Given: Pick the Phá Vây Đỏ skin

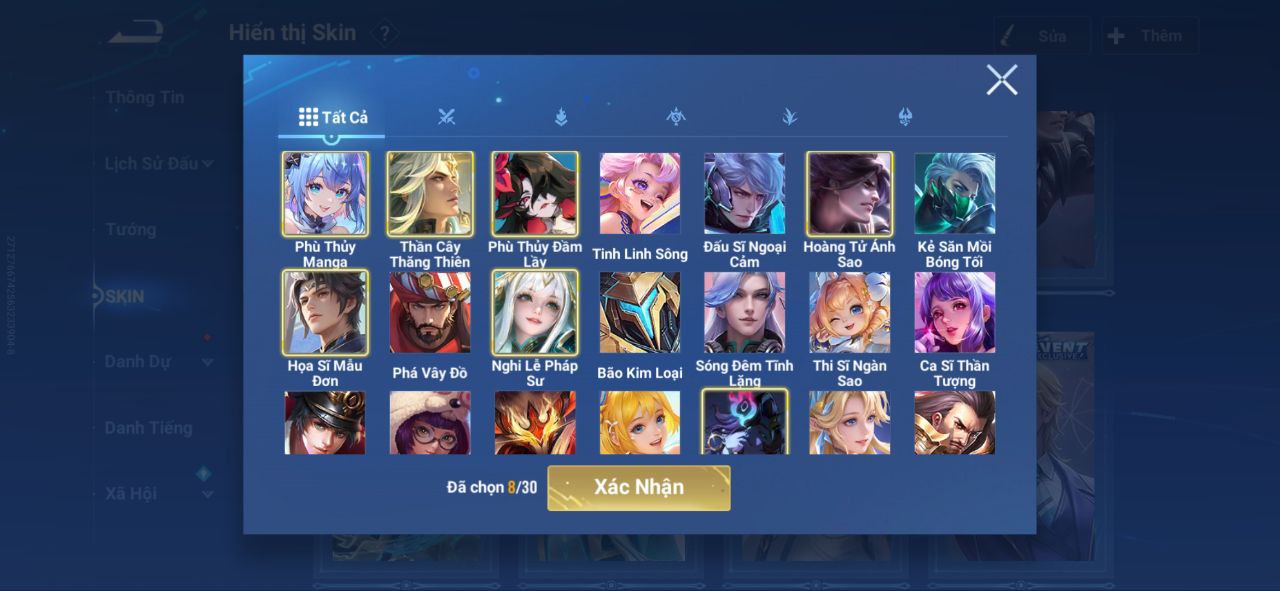Looking at the screenshot, I should [x=430, y=313].
